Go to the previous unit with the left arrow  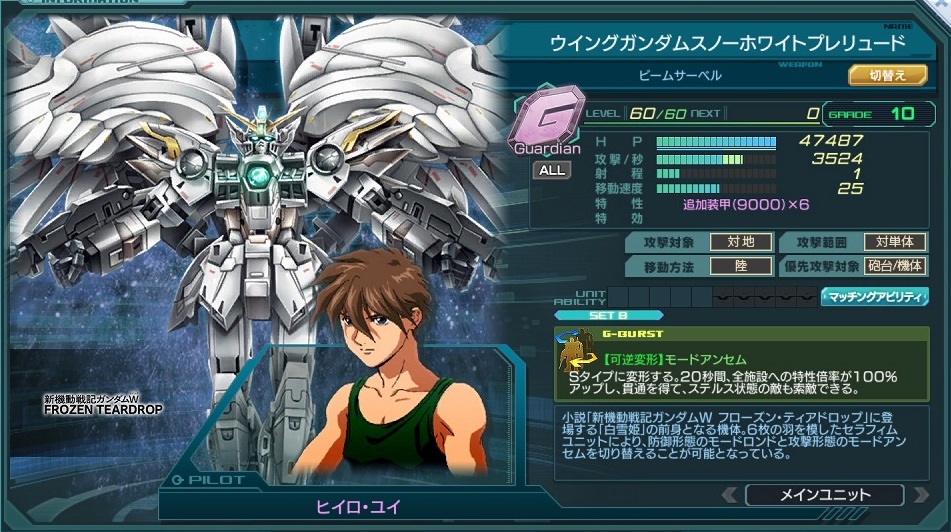(x=731, y=495)
